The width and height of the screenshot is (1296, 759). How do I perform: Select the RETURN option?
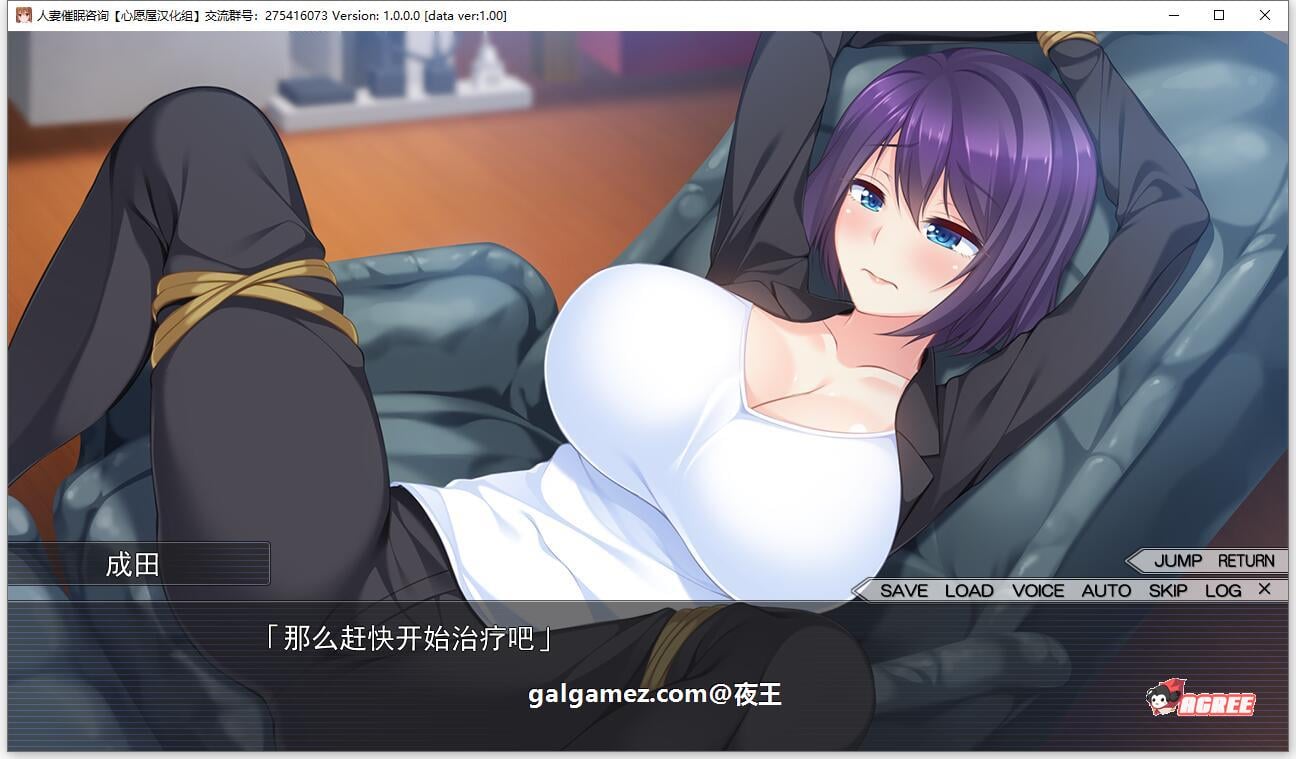pyautogui.click(x=1246, y=561)
